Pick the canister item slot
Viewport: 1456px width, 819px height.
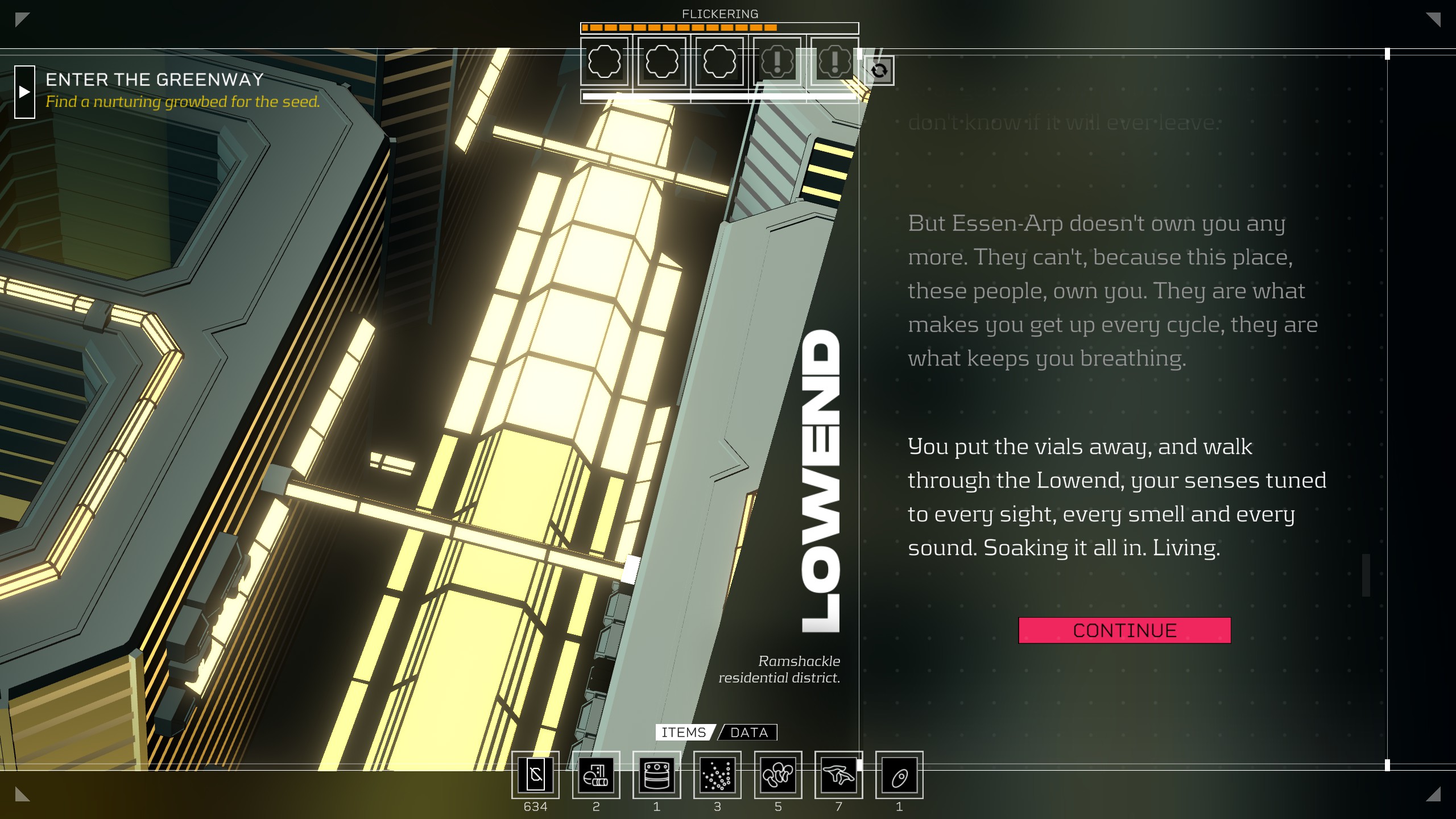coord(657,775)
